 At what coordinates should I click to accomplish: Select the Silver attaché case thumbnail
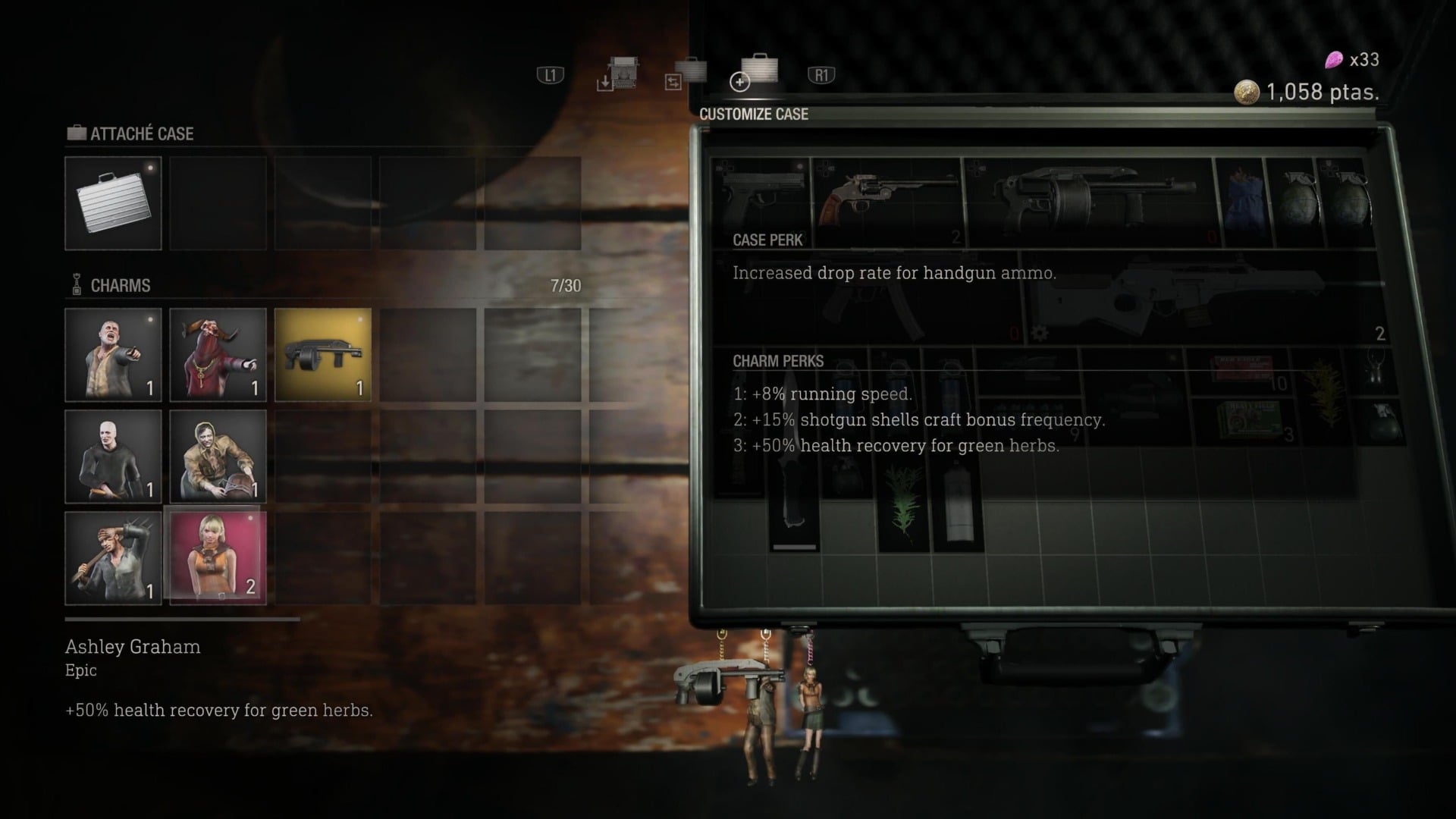[x=113, y=203]
